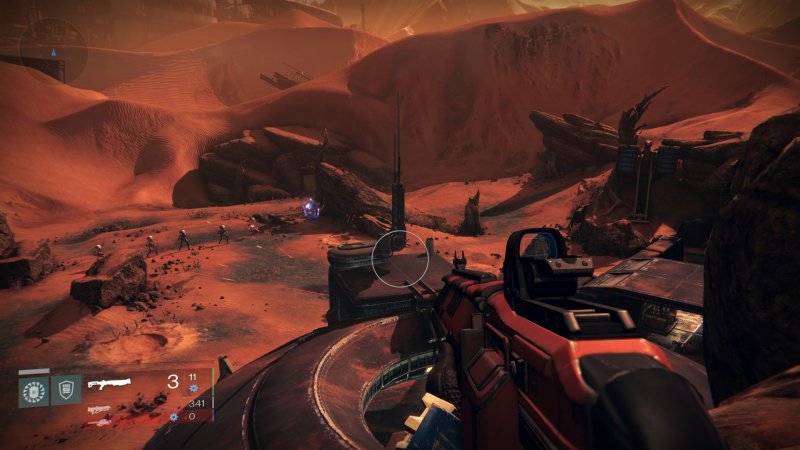Click the circular motion tracker radar

tap(53, 47)
